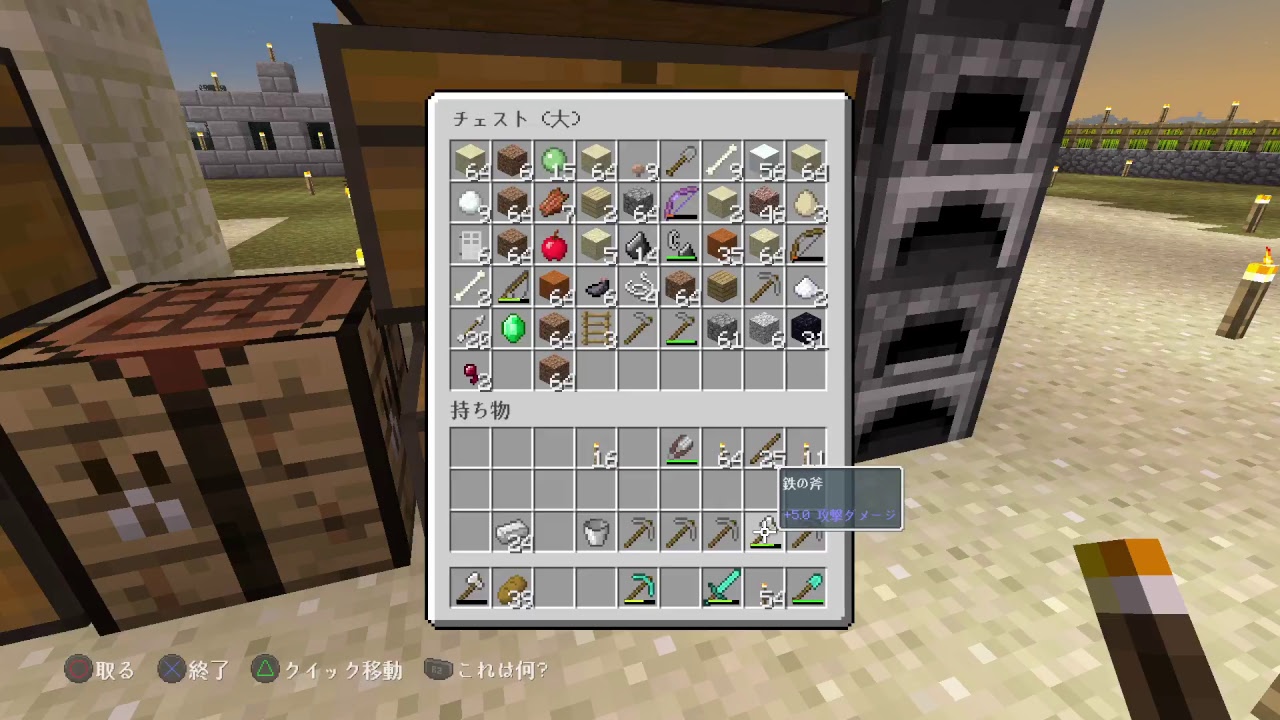Select the enchanted bow in the chest
The image size is (1280, 720).
coord(680,203)
